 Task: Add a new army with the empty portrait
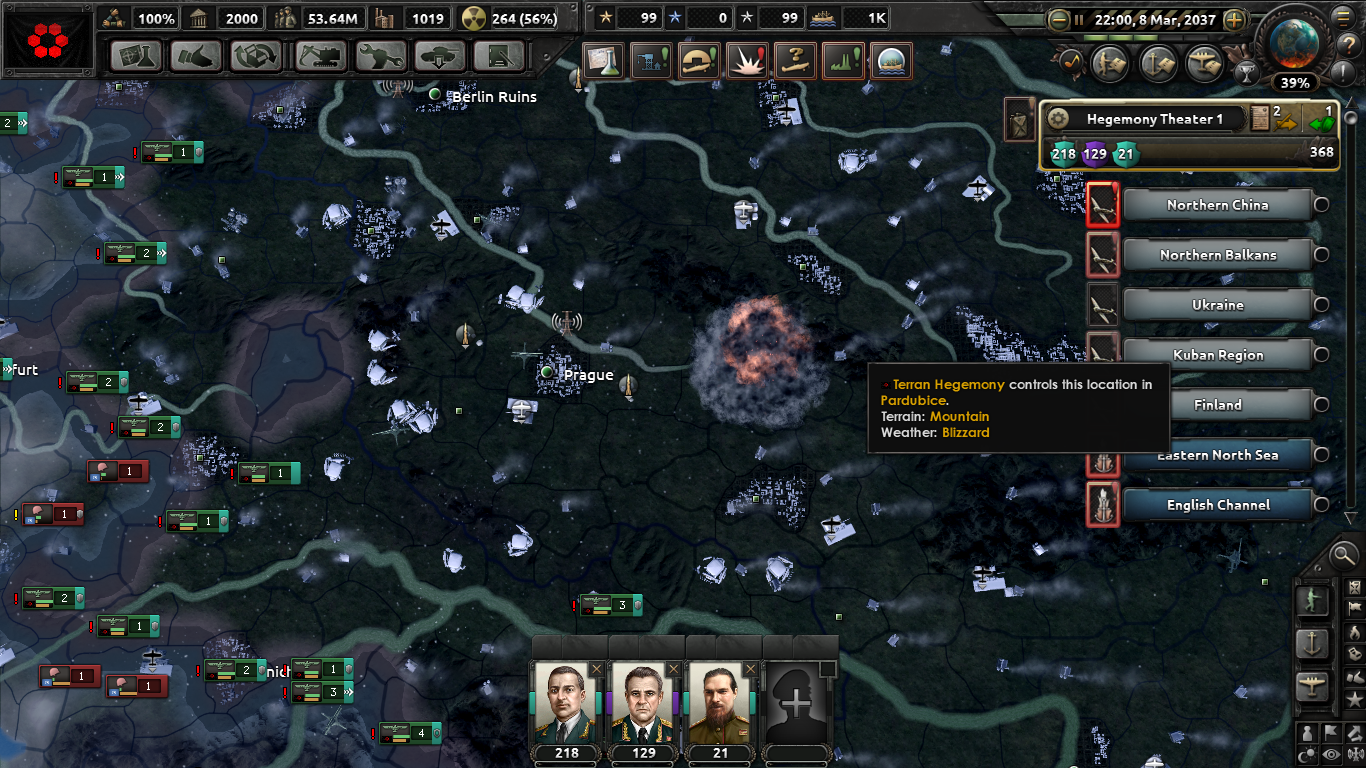point(797,702)
